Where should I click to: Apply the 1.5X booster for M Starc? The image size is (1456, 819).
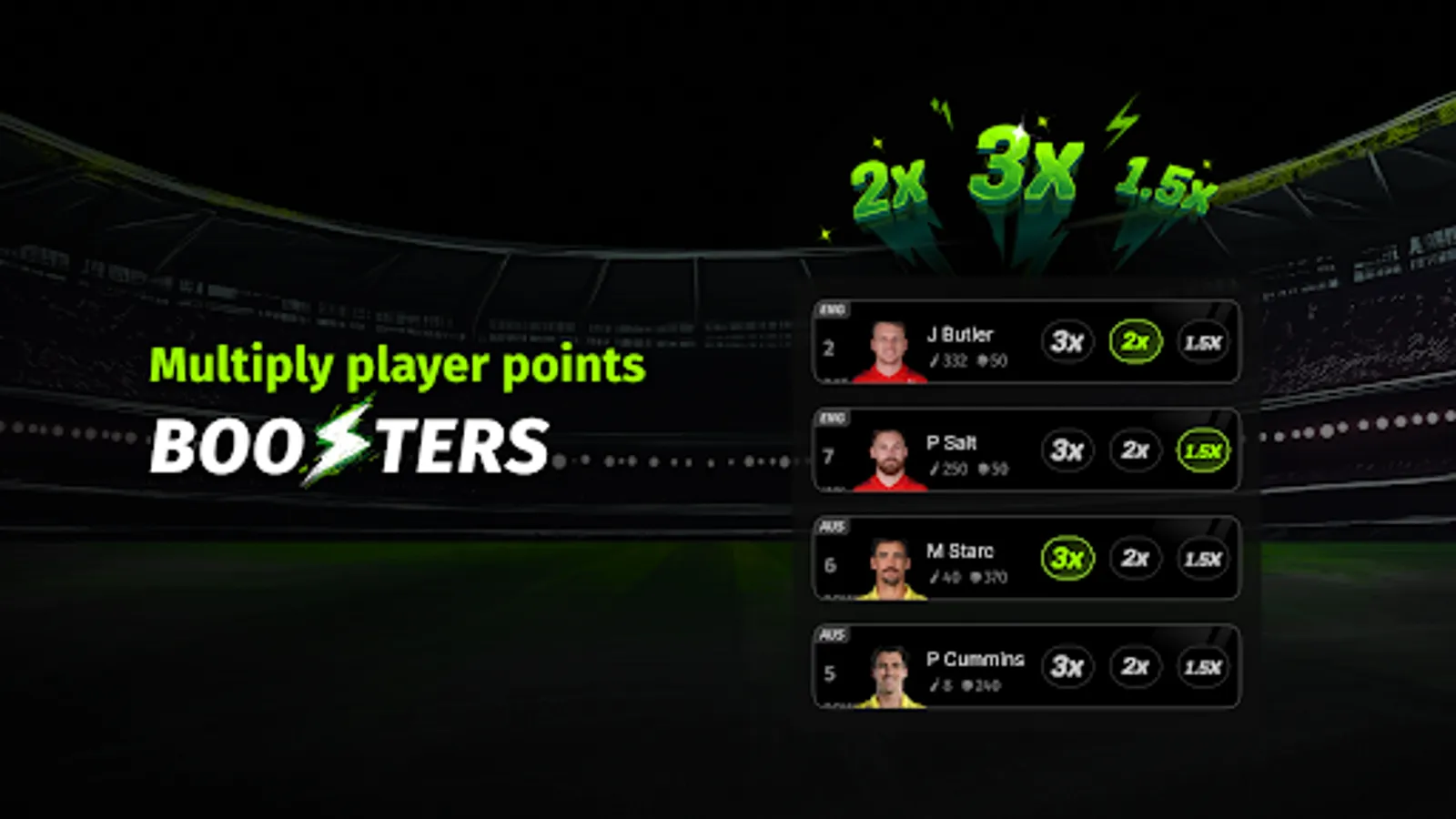point(1203,559)
